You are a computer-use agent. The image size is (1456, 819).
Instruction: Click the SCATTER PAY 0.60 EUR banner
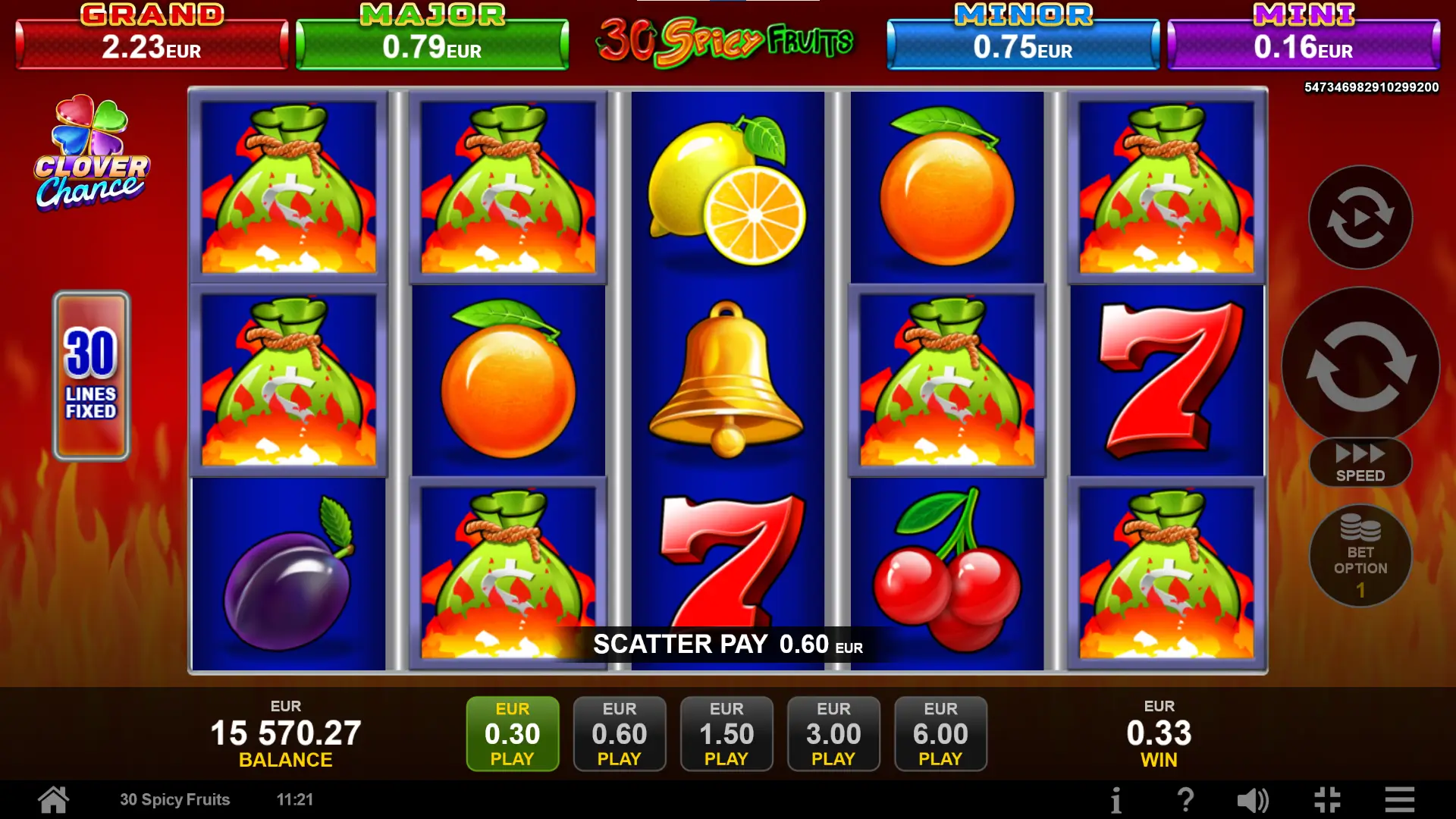728,644
